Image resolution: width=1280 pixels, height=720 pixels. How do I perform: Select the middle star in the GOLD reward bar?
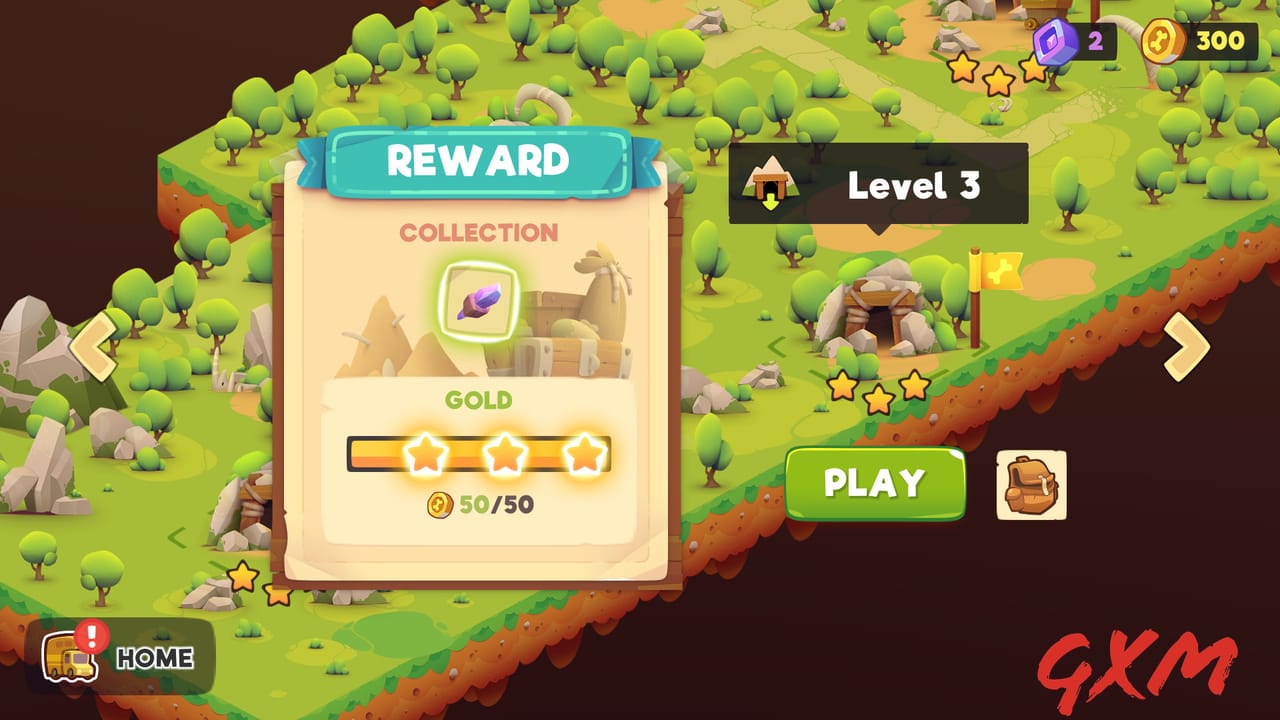click(x=504, y=454)
